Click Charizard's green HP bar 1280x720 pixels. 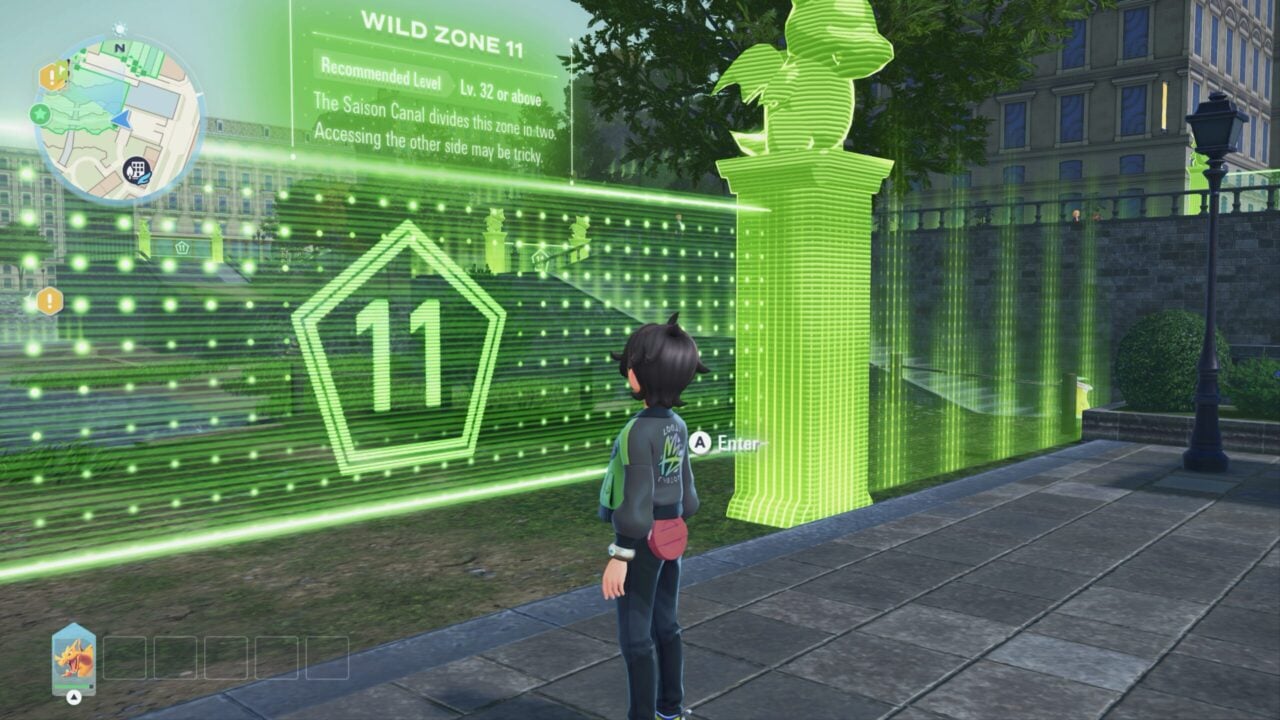click(x=72, y=686)
